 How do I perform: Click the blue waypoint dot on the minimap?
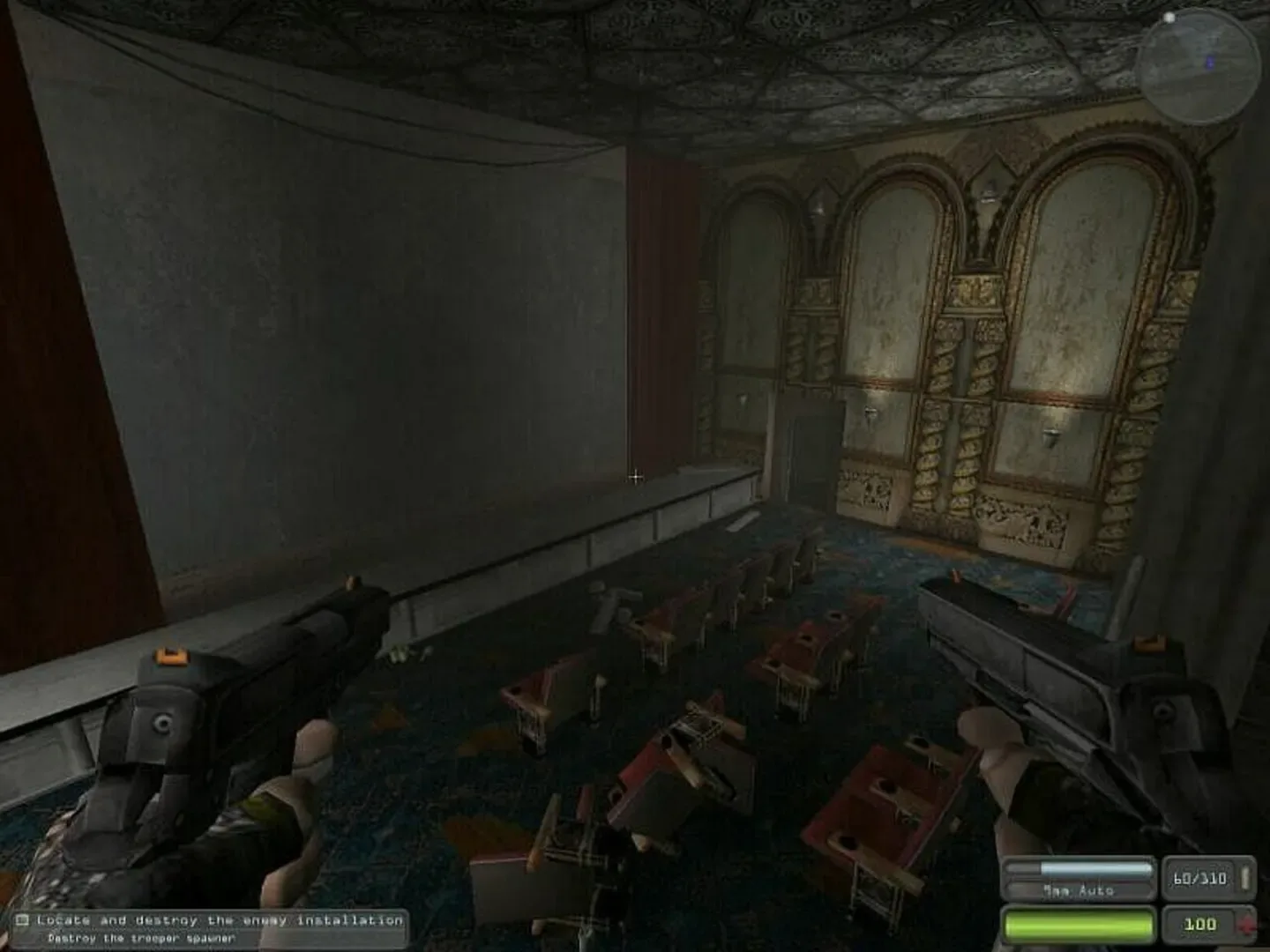click(x=1209, y=61)
